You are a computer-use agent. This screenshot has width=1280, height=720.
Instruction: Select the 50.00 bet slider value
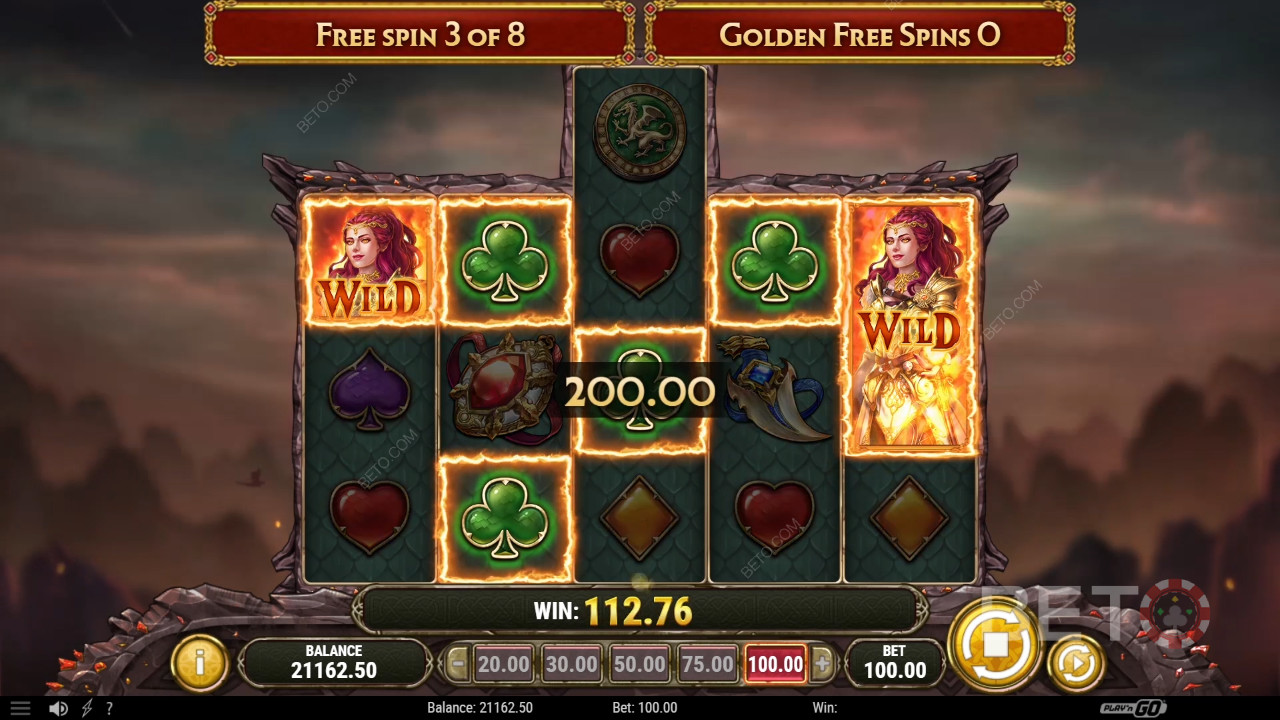[x=638, y=663]
